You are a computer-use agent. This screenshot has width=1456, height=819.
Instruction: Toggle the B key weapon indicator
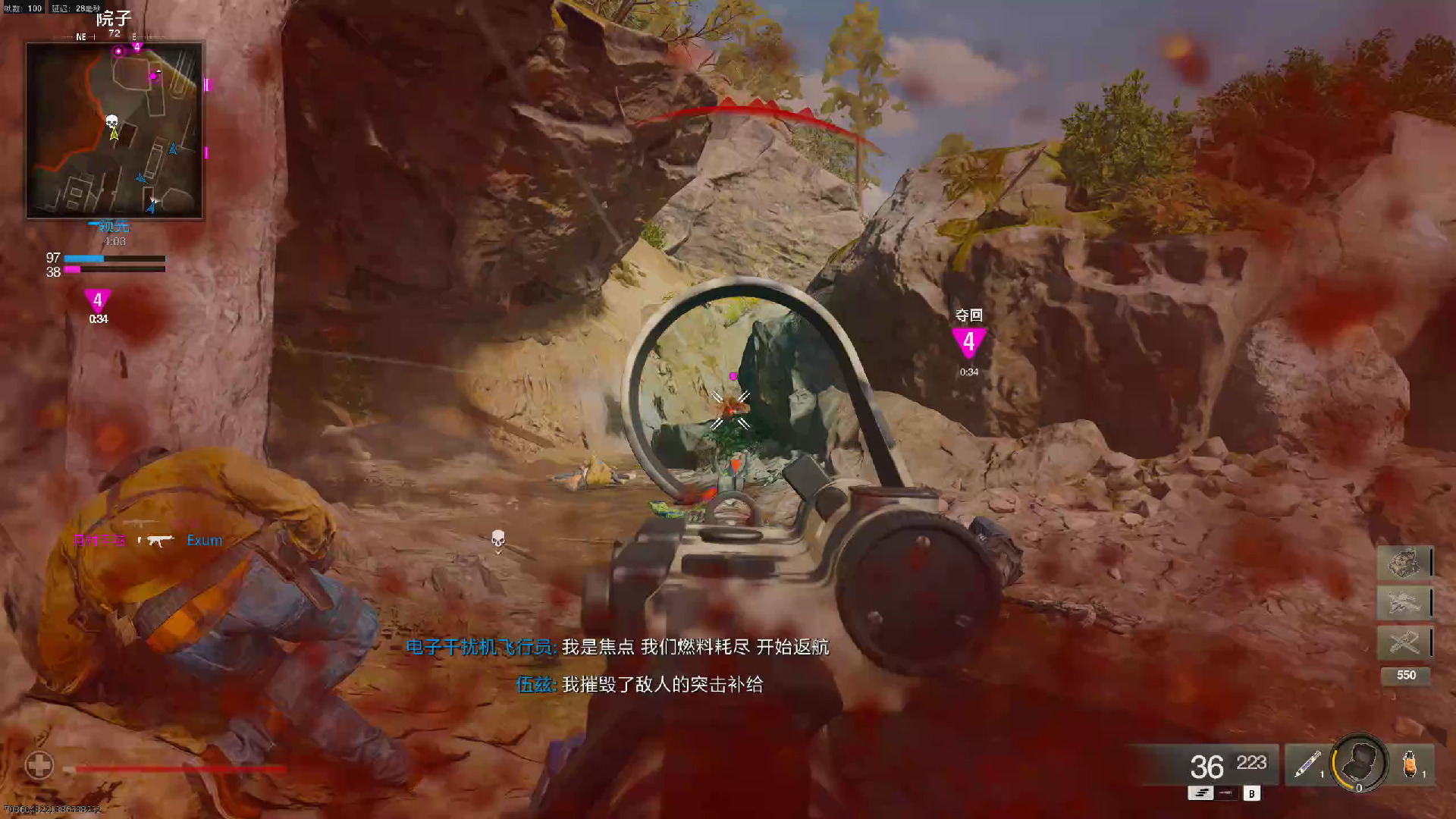click(1251, 793)
